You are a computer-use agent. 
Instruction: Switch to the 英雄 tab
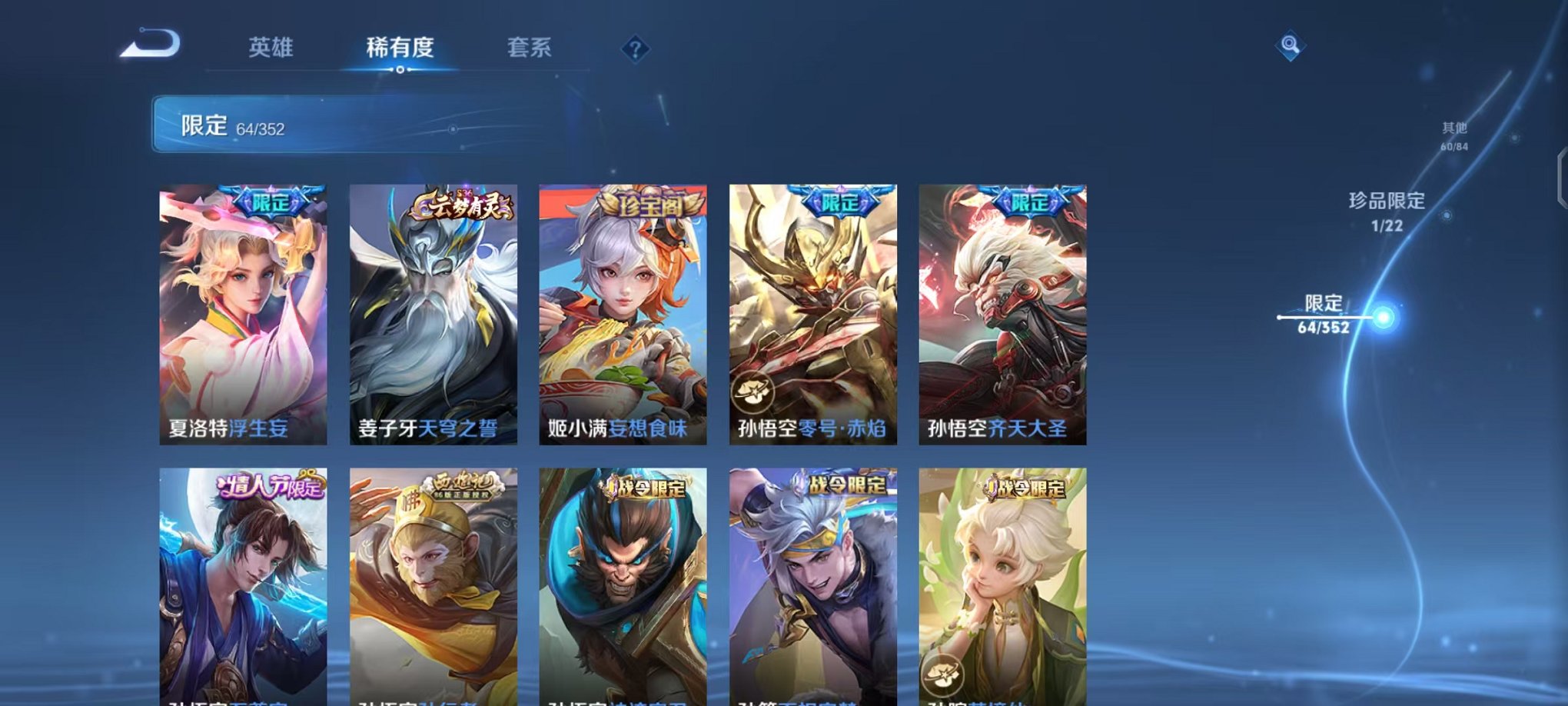[273, 48]
